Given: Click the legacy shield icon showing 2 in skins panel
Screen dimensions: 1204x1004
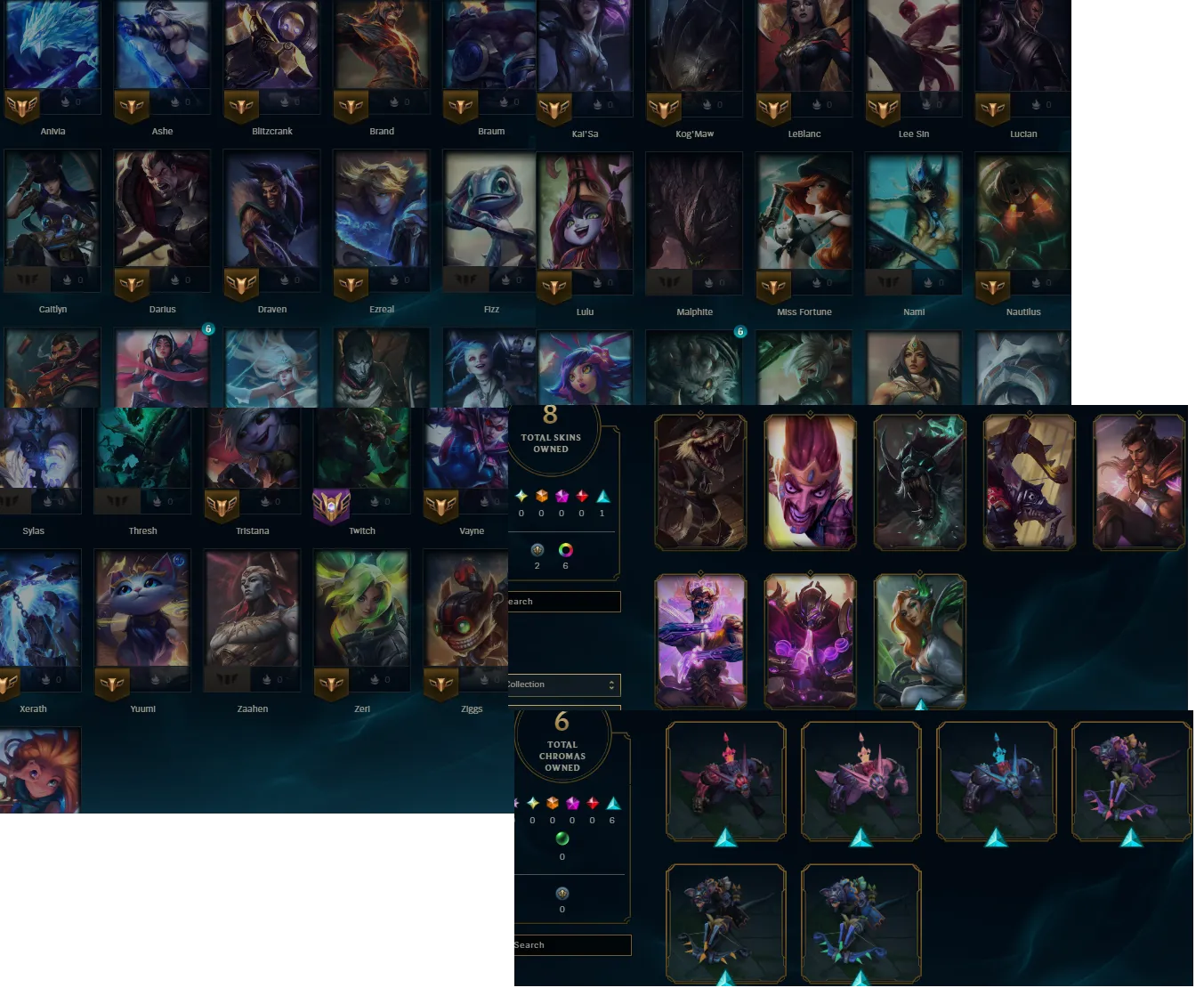Looking at the screenshot, I should pyautogui.click(x=537, y=552).
